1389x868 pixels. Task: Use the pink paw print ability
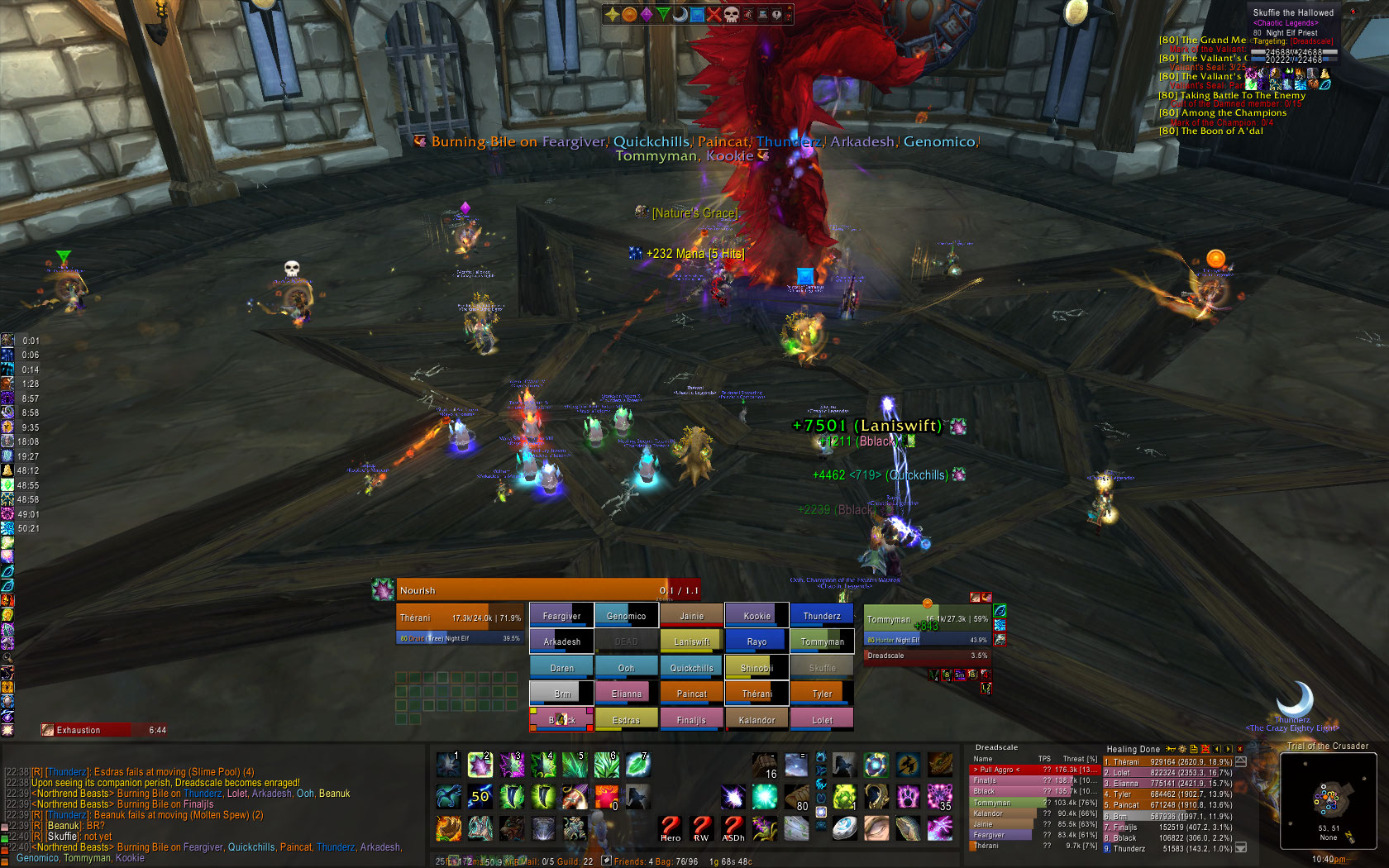908,796
